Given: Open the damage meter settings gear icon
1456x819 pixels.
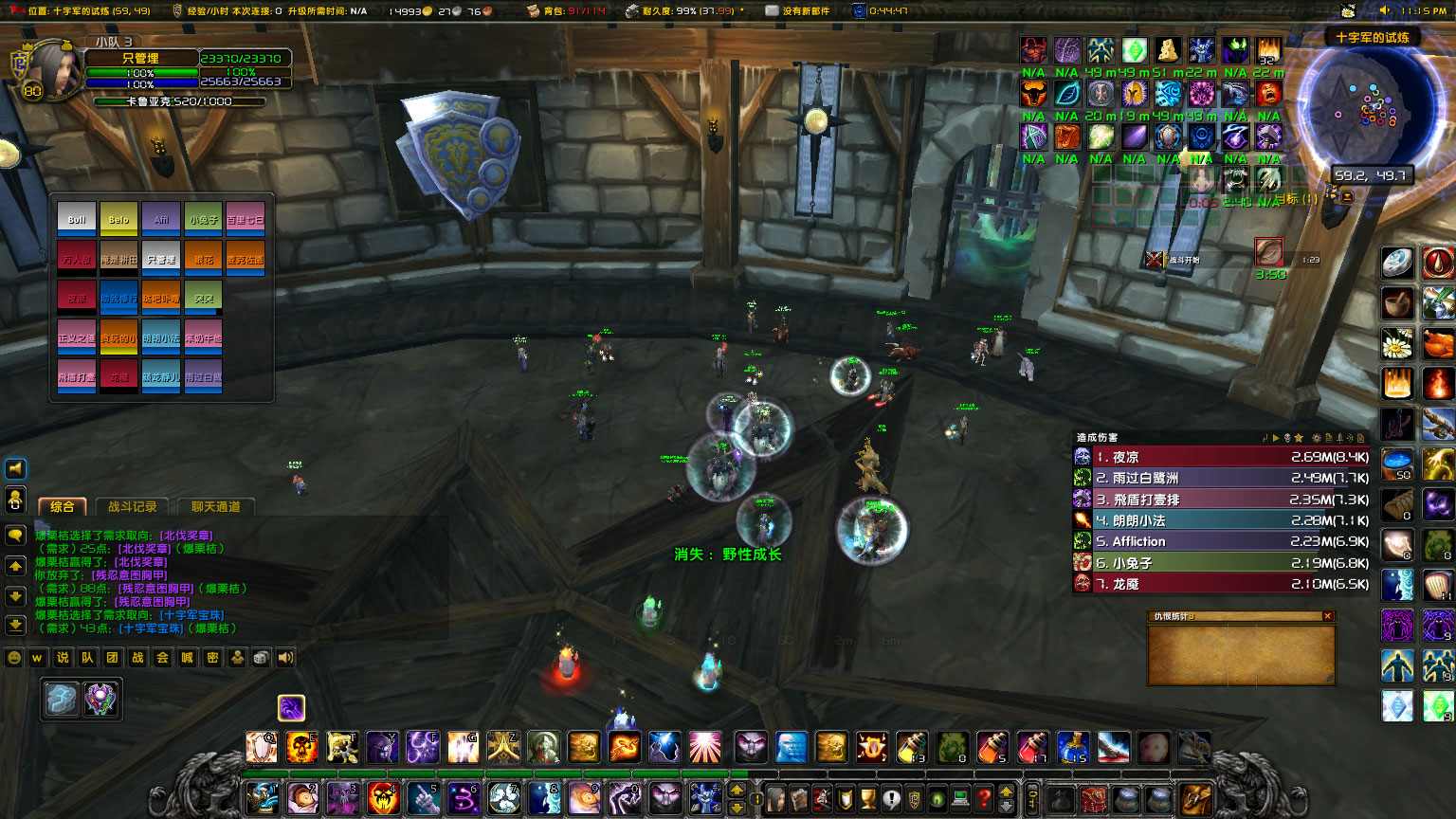Looking at the screenshot, I should [x=1317, y=438].
